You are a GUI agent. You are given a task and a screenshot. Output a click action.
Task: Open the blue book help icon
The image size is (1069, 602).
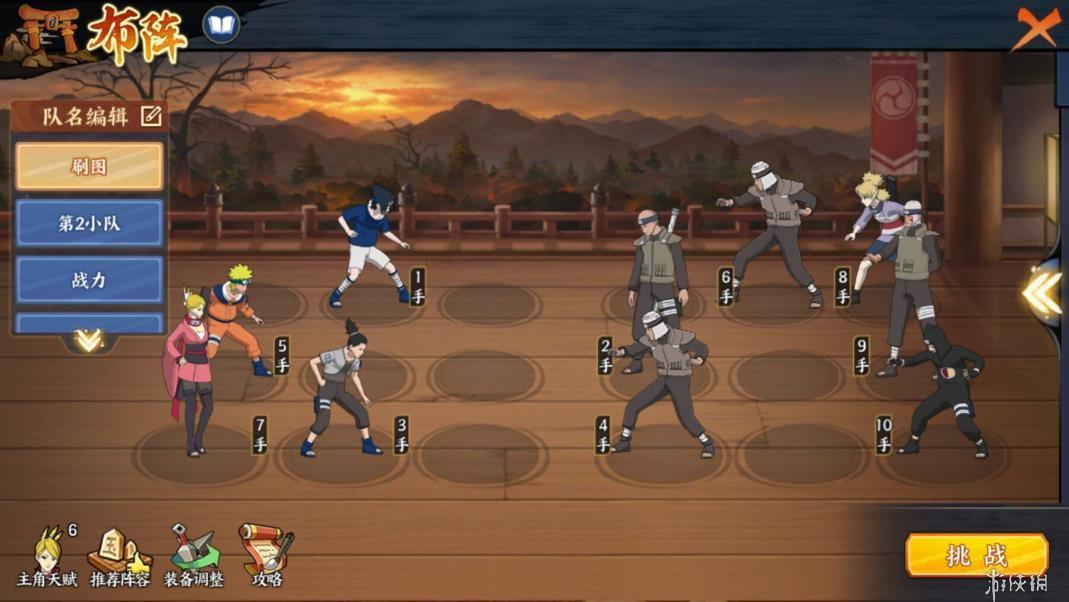tap(221, 25)
